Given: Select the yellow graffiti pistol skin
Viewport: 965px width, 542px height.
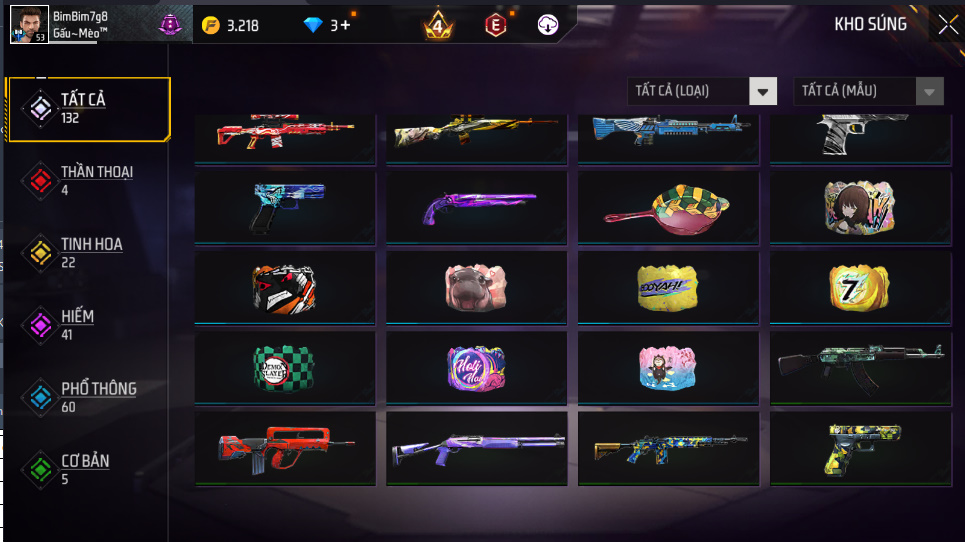Looking at the screenshot, I should point(860,448).
